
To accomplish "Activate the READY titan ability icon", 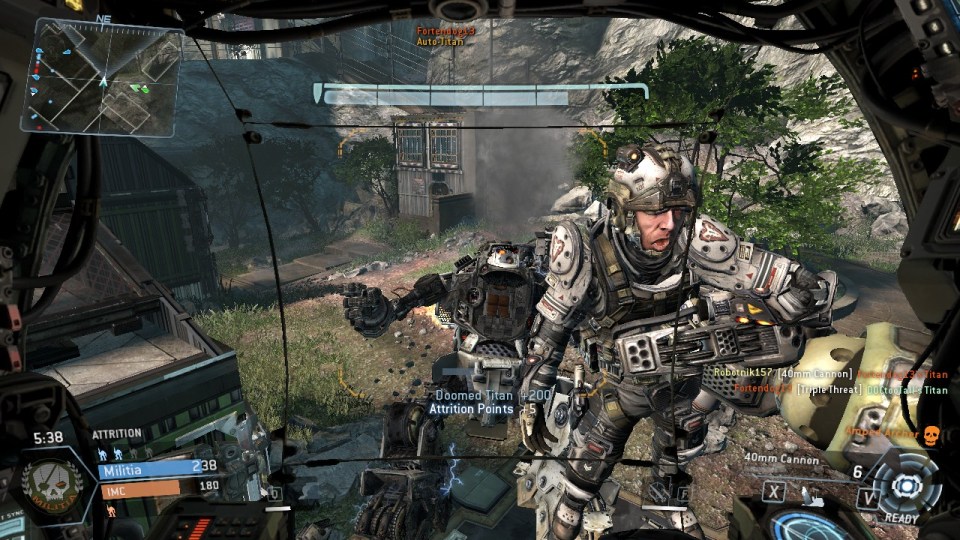I will tap(905, 482).
